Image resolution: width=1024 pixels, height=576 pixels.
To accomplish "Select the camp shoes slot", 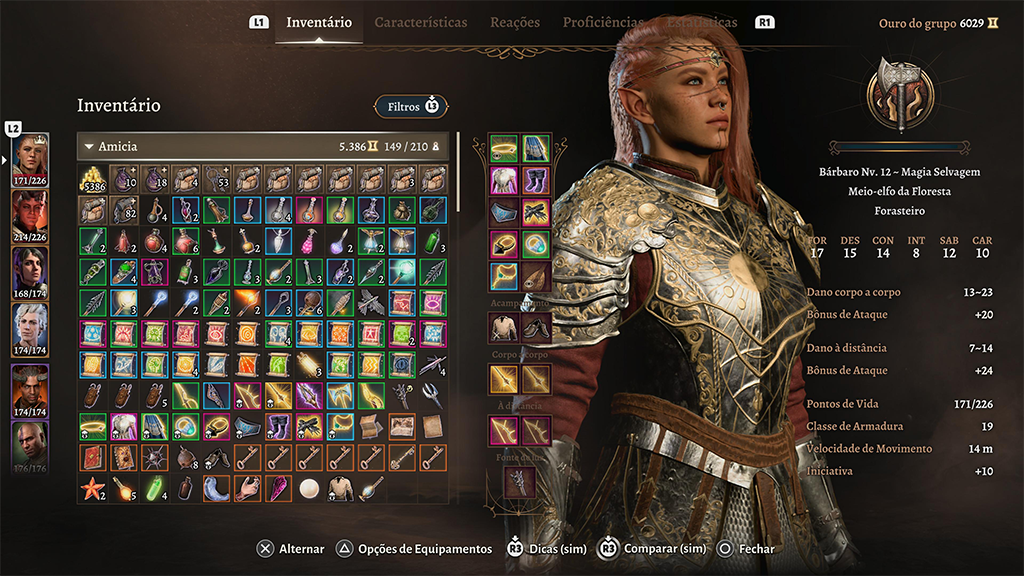I will [536, 326].
